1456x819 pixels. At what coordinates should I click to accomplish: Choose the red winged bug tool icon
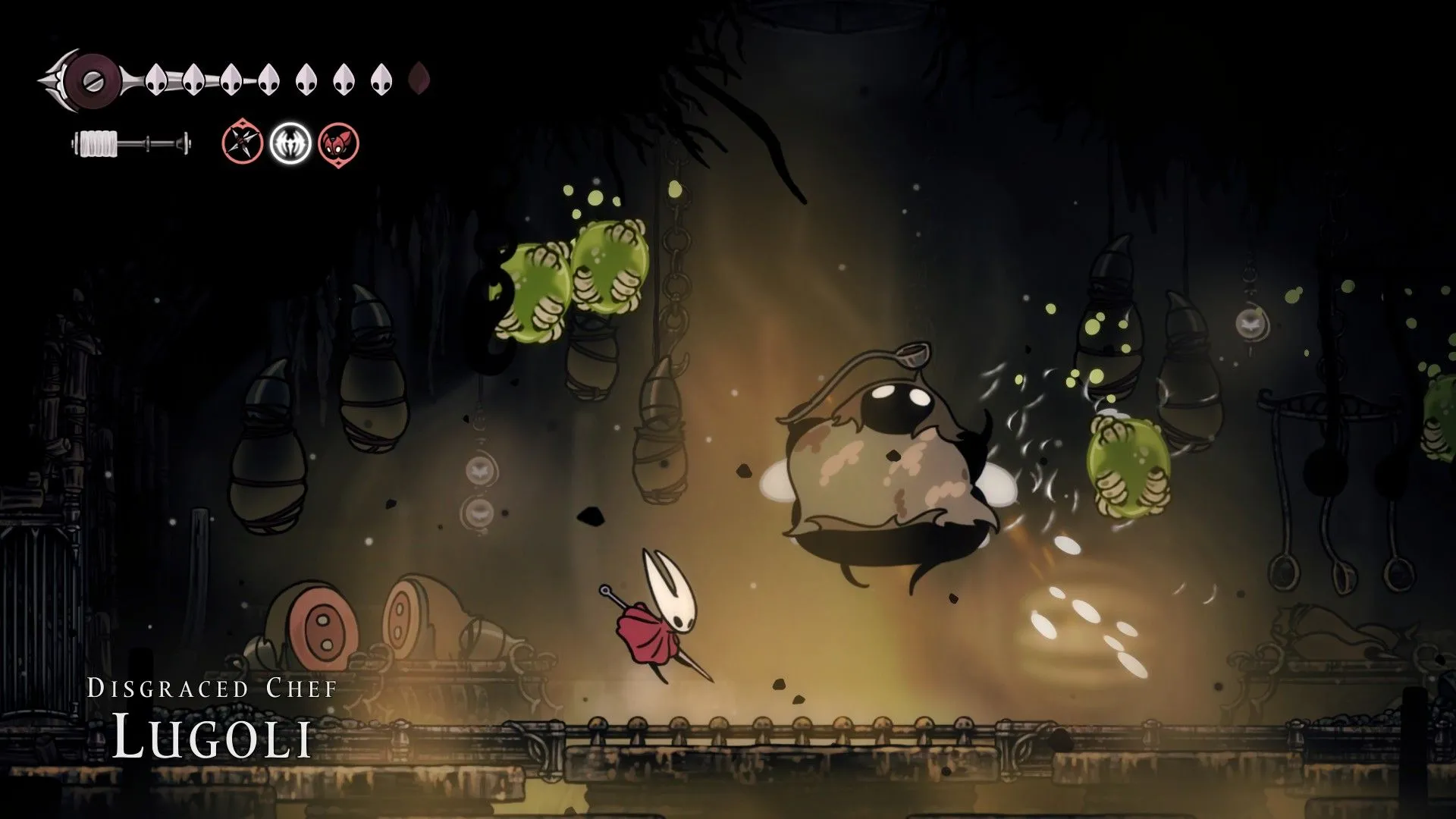[x=338, y=143]
